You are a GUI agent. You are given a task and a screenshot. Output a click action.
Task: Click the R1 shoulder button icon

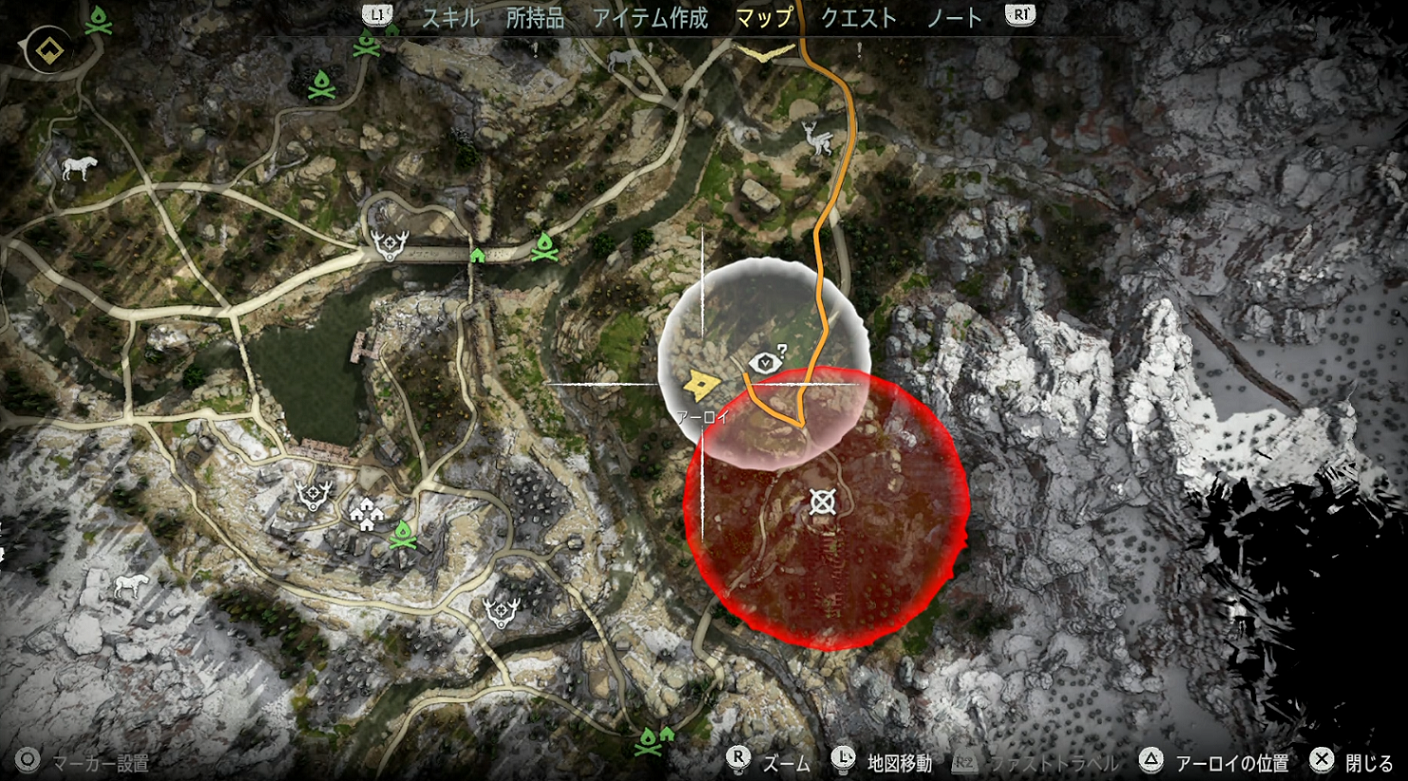pos(1018,16)
